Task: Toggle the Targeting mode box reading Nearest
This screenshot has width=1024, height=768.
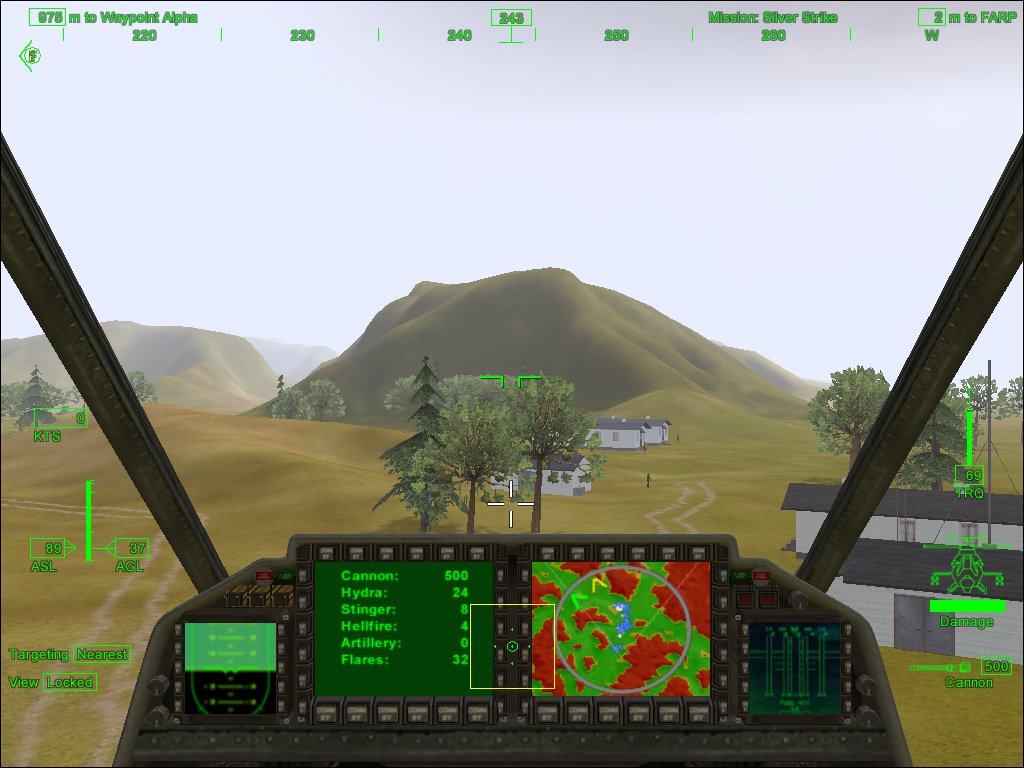Action: [x=102, y=654]
